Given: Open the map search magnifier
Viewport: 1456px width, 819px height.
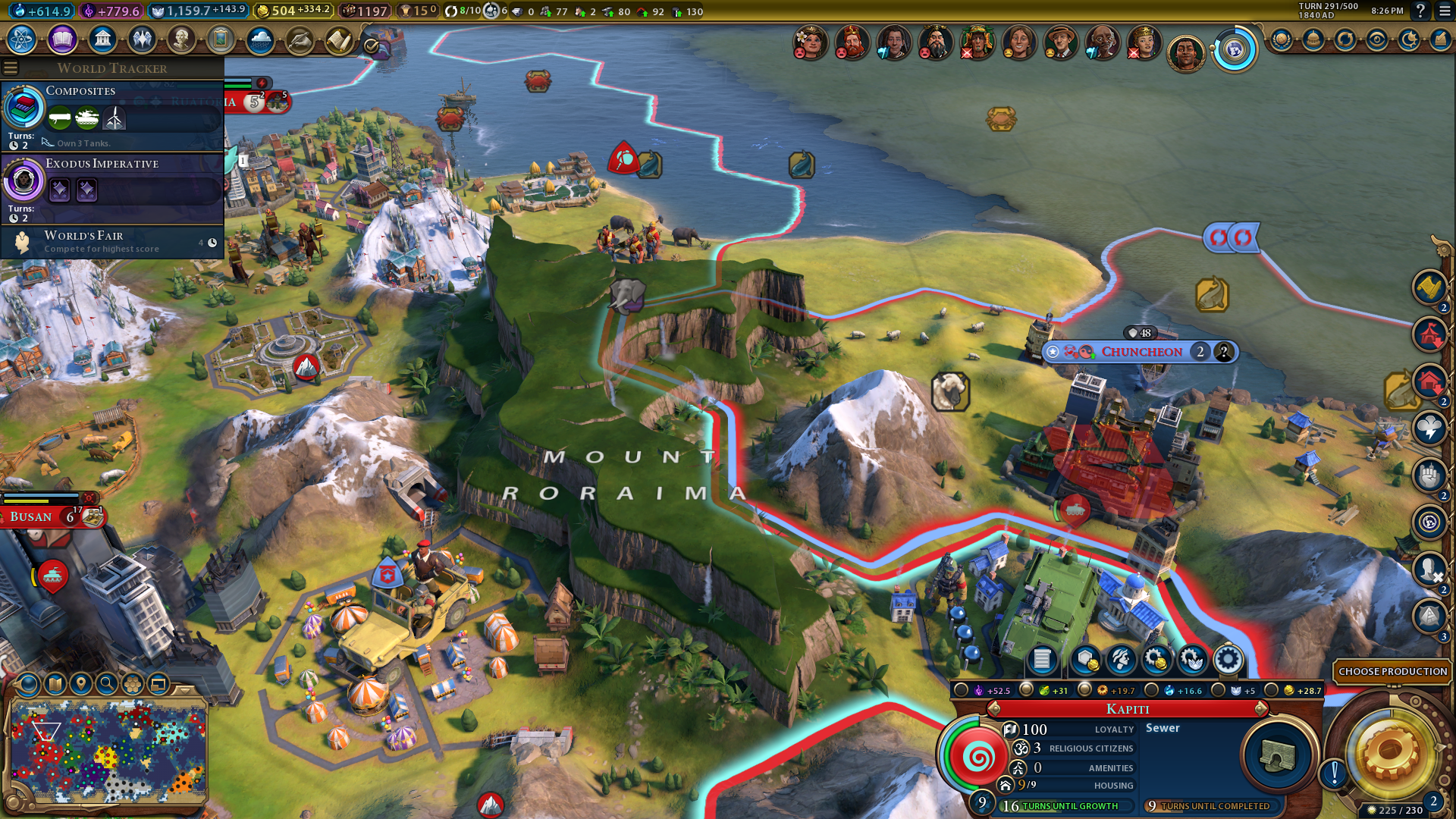Looking at the screenshot, I should coord(107,684).
